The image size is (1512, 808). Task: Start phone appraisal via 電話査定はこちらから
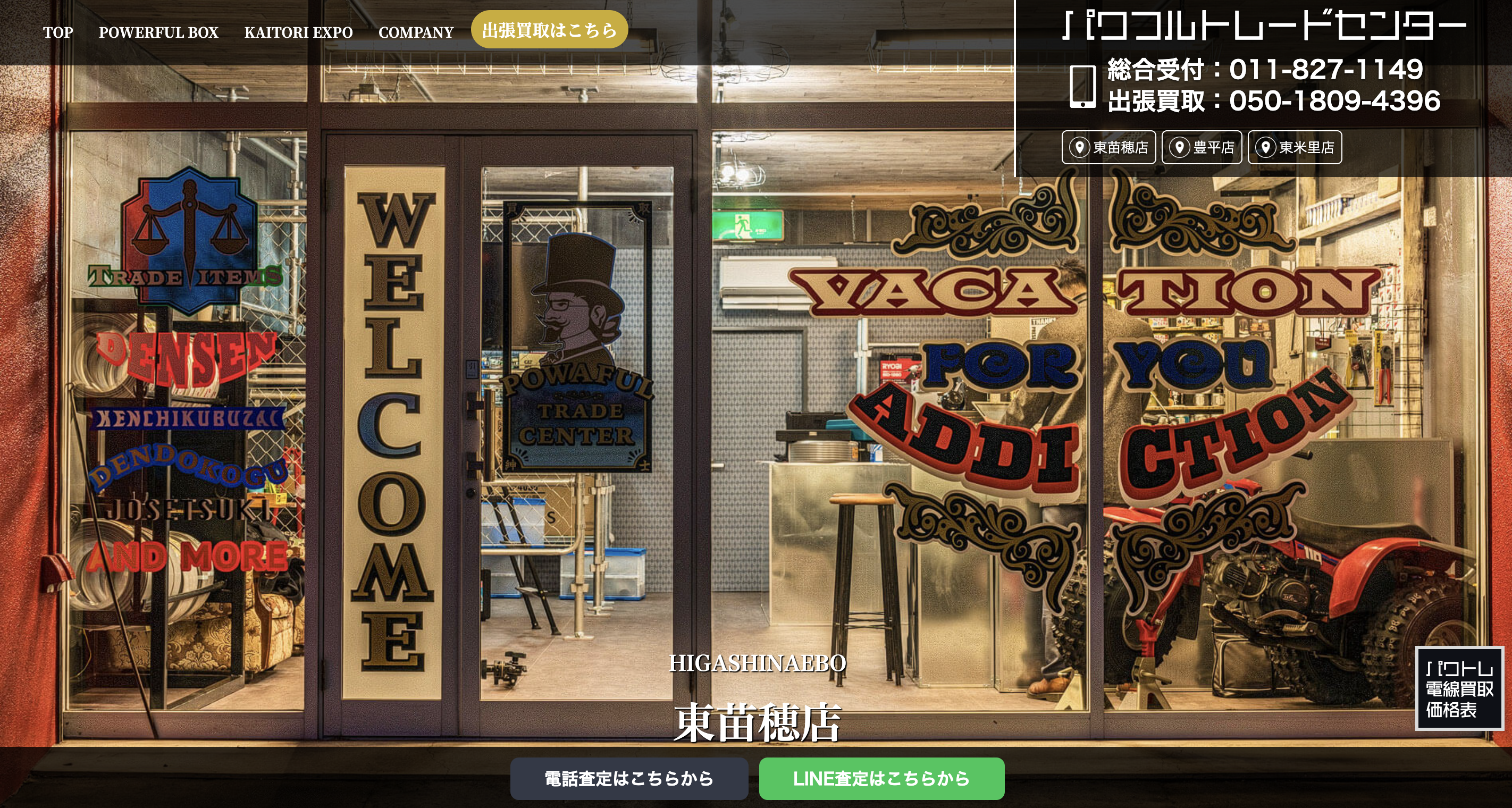coord(628,779)
